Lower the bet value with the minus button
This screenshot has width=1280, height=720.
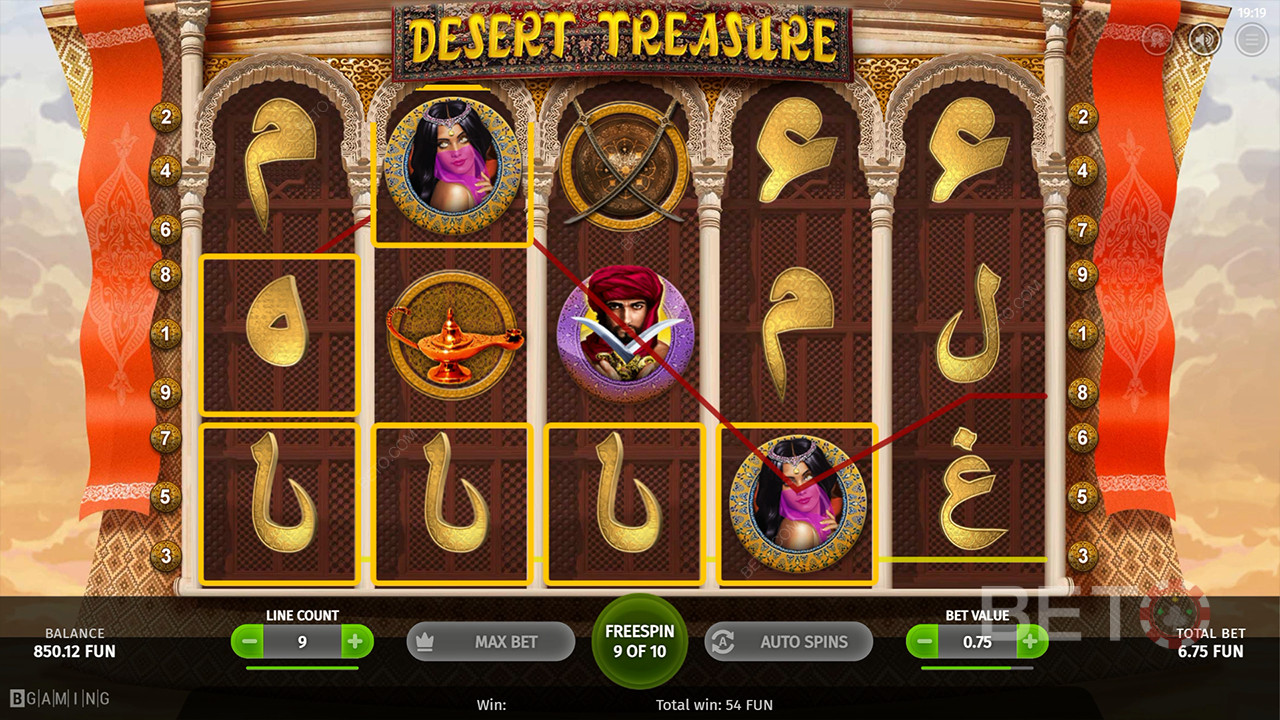(925, 641)
